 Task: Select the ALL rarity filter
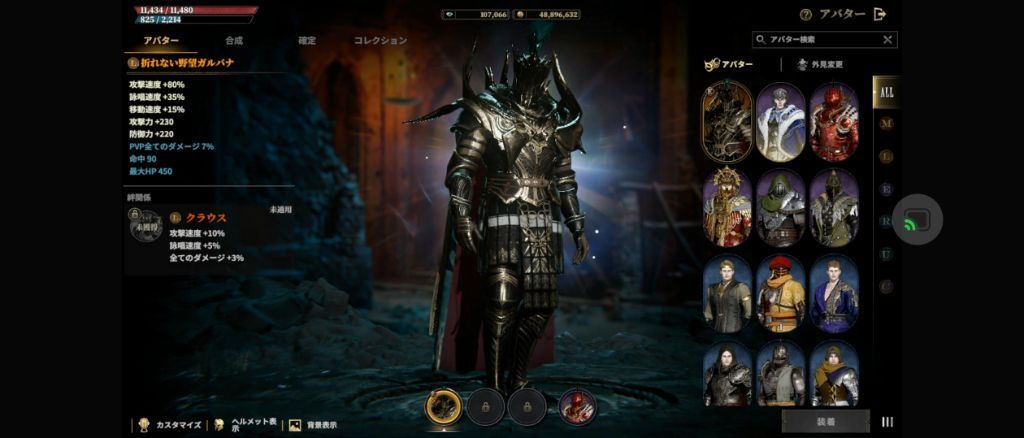(x=885, y=92)
